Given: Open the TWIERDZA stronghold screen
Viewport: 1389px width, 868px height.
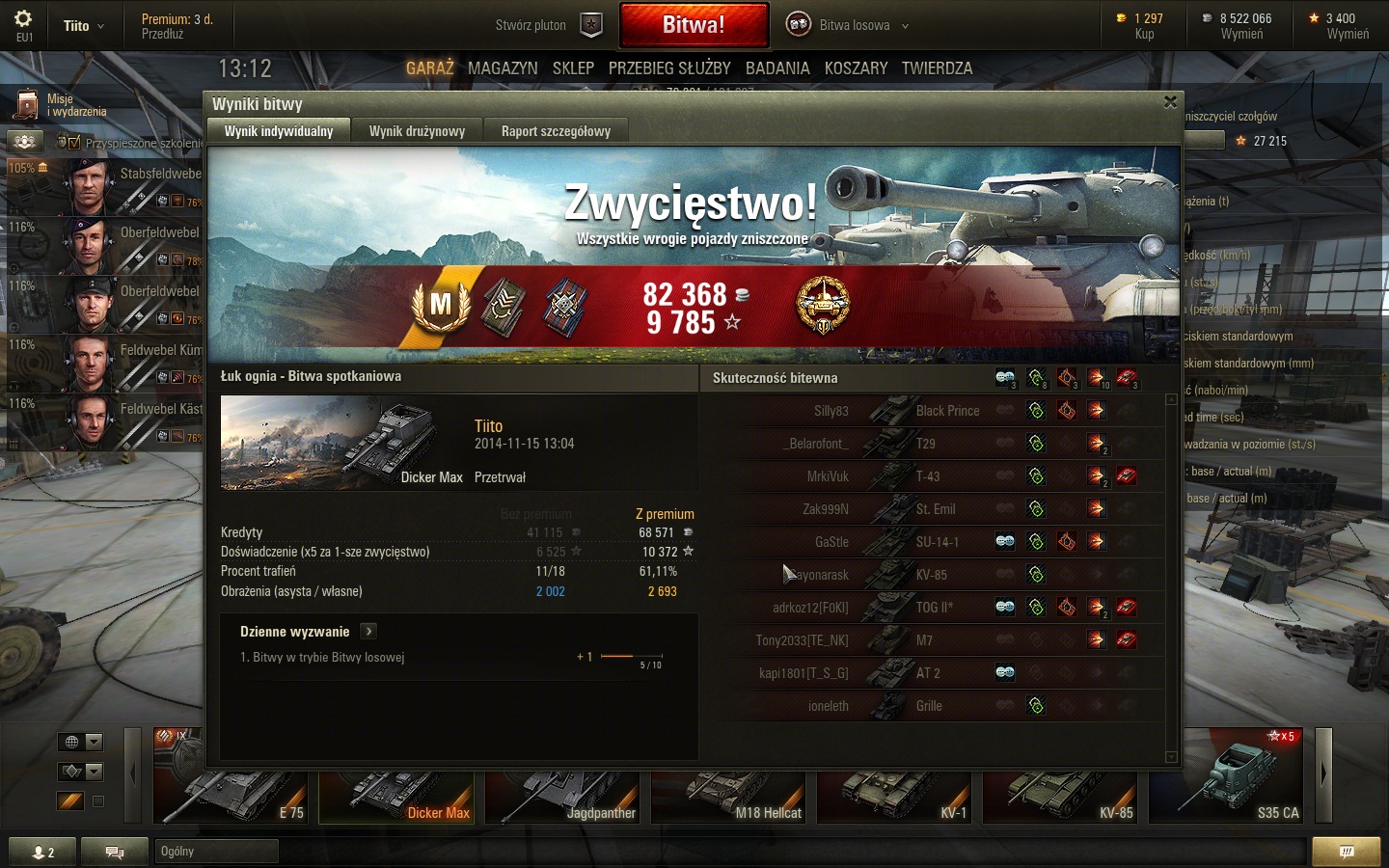Looking at the screenshot, I should [937, 68].
